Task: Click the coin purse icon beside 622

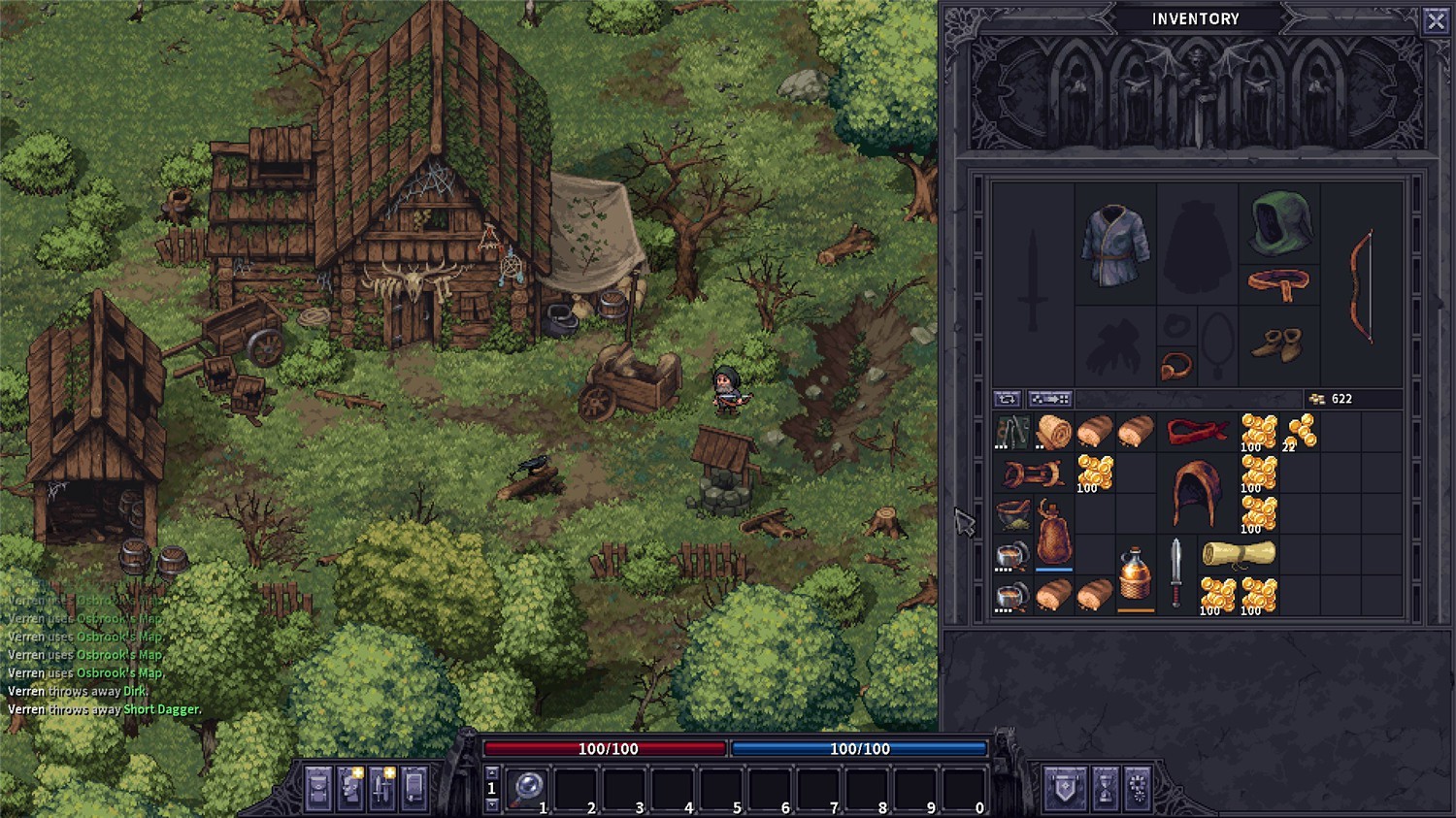Action: [x=1316, y=398]
